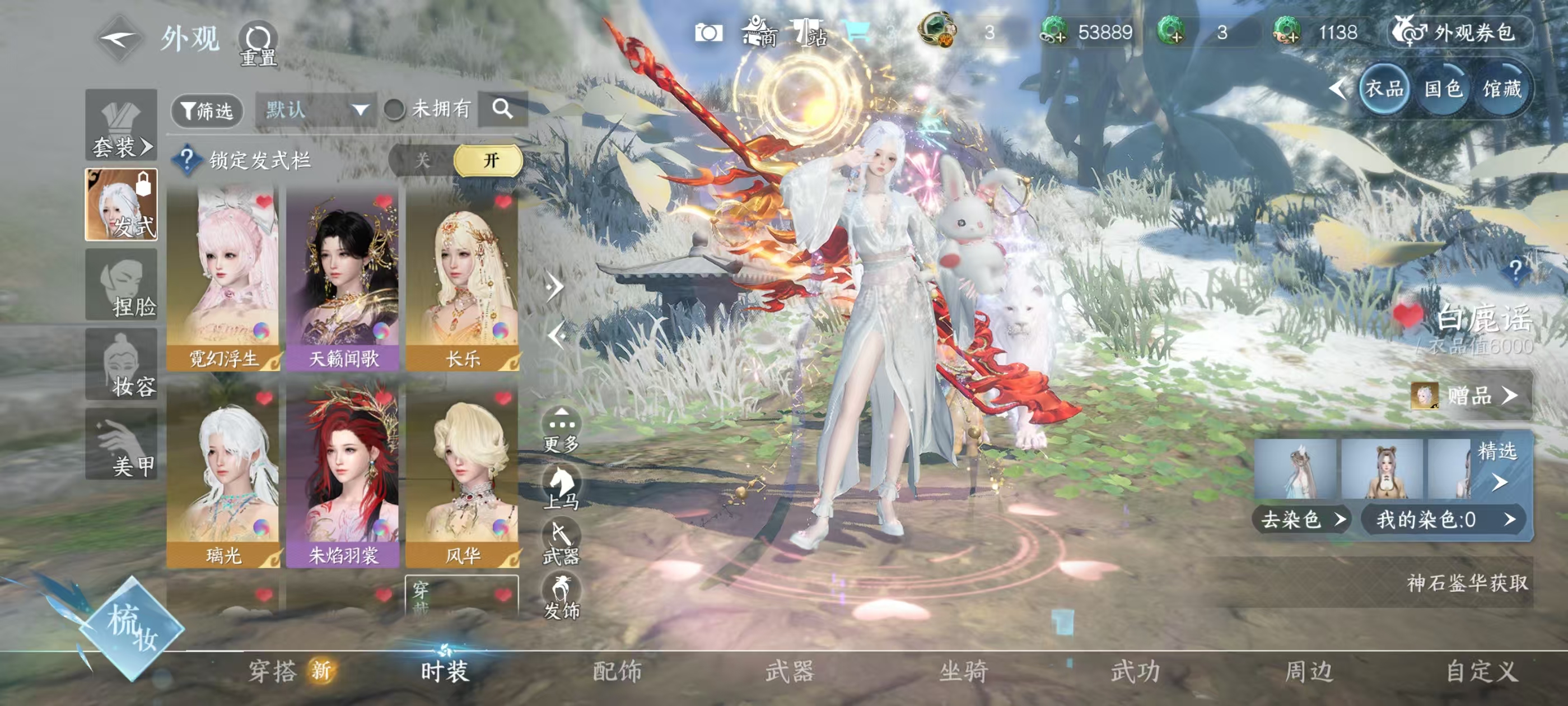Switch to the 武器 bottom tab
This screenshot has height=706, width=1568.
pos(790,671)
